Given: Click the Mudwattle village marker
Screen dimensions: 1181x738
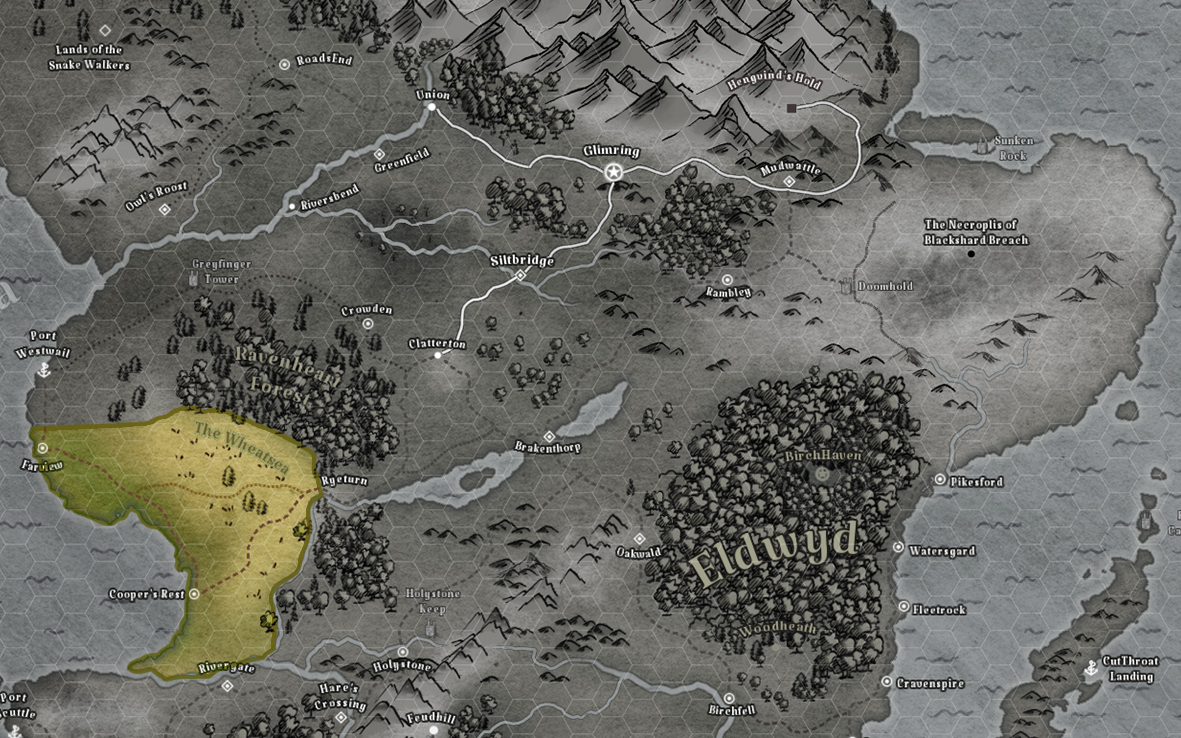Looking at the screenshot, I should [789, 182].
